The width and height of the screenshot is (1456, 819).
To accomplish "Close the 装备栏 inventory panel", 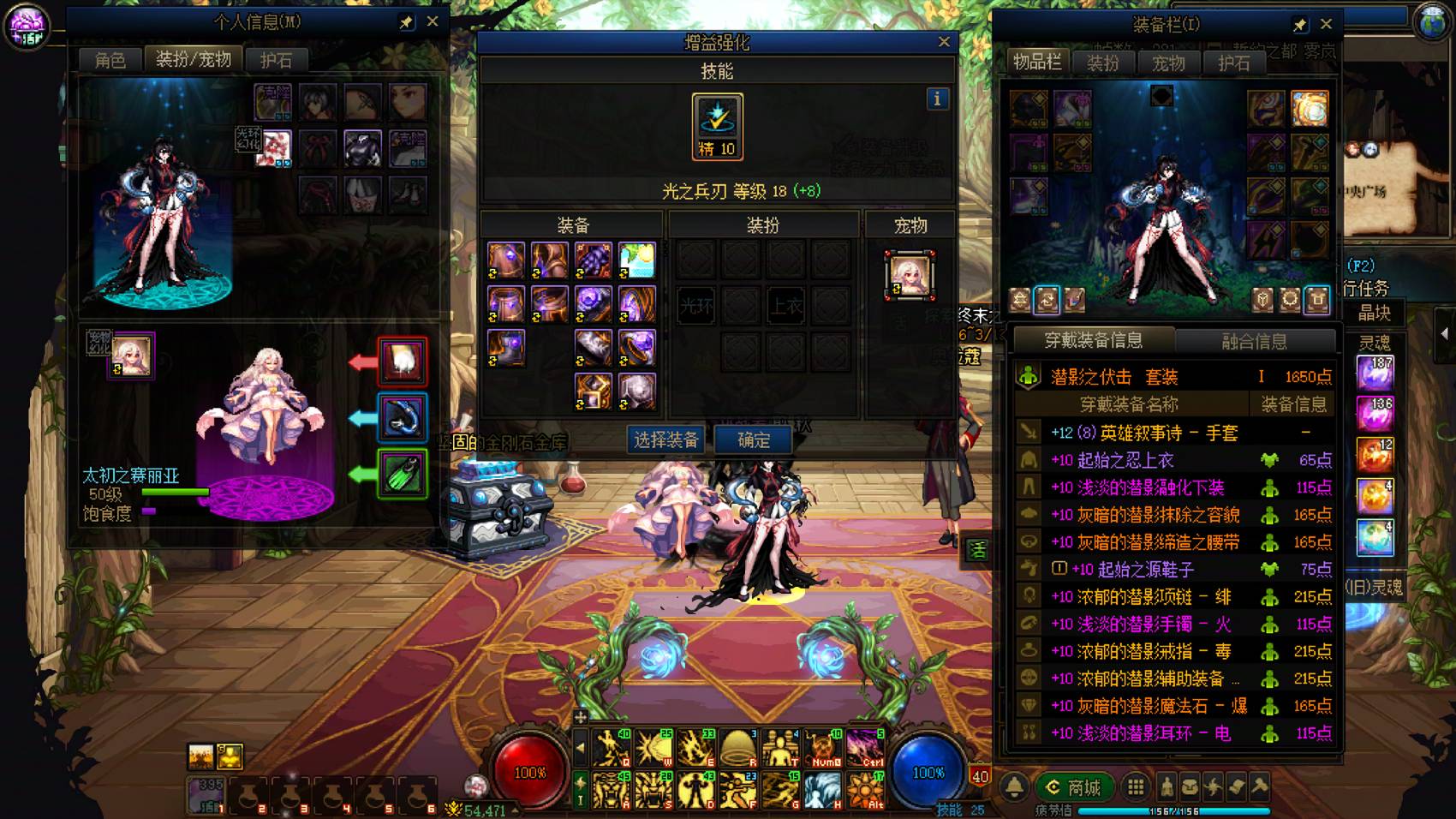I will pos(1326,24).
